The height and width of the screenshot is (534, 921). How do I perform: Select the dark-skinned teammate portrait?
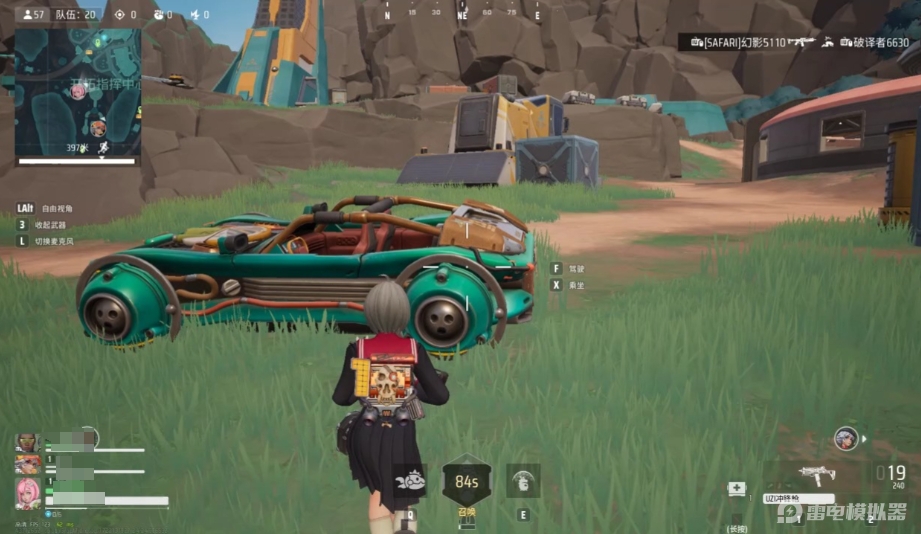coord(27,443)
